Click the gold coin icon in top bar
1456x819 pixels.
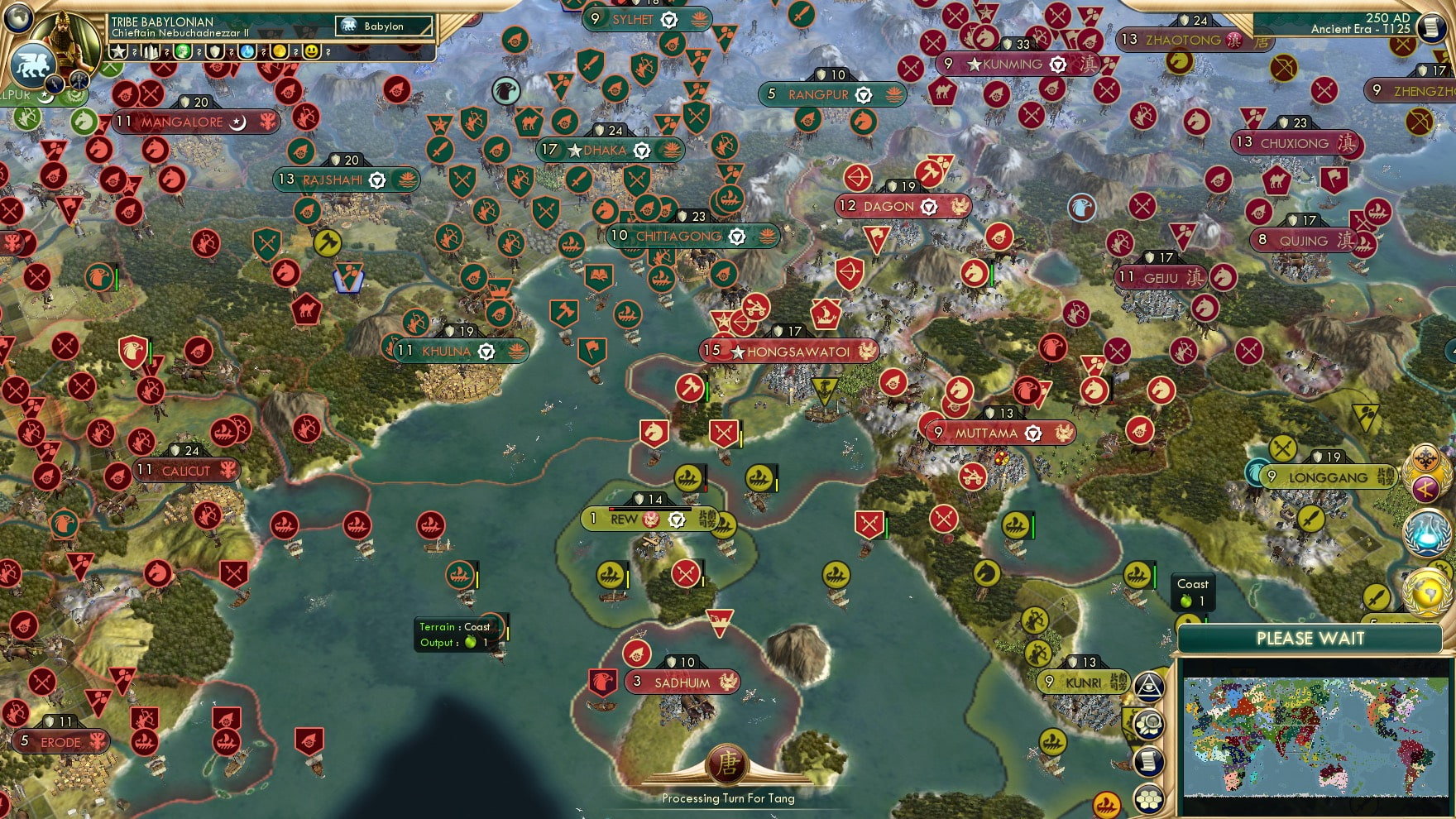(280, 52)
